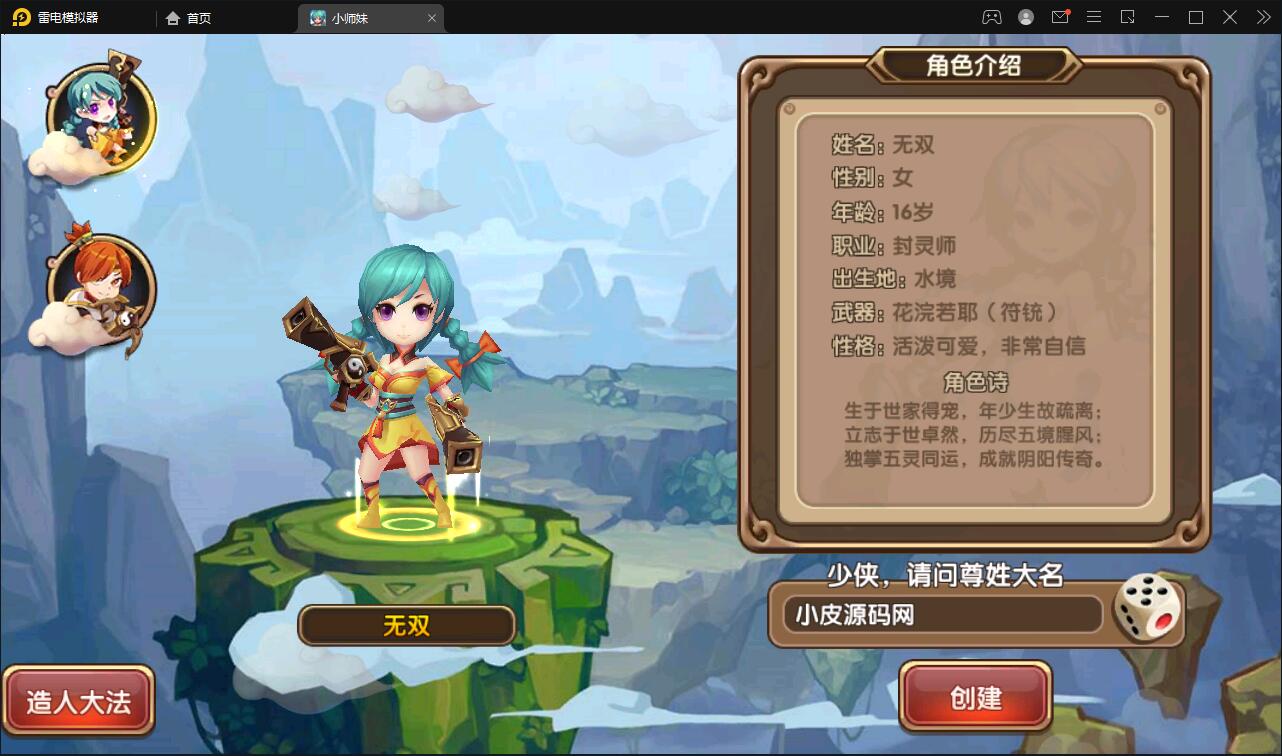Open the user account avatar icon
The width and height of the screenshot is (1282, 756).
pos(1025,17)
